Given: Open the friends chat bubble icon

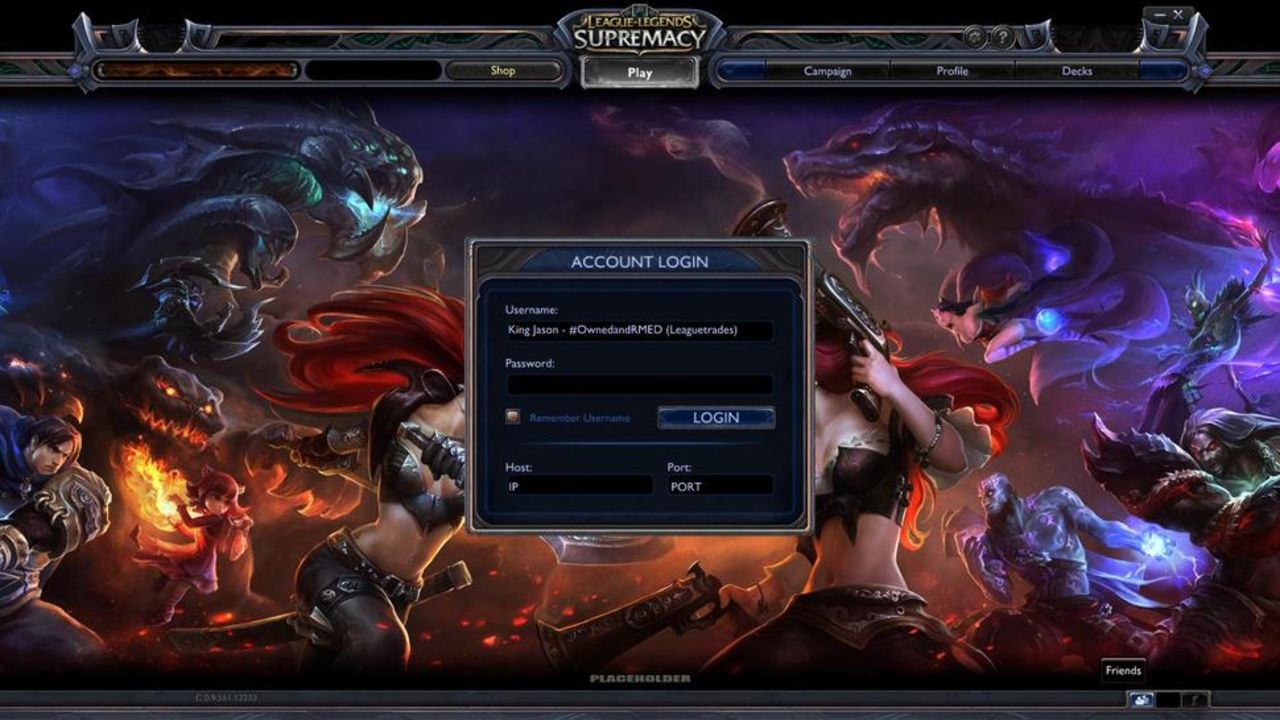Looking at the screenshot, I should pyautogui.click(x=1141, y=700).
